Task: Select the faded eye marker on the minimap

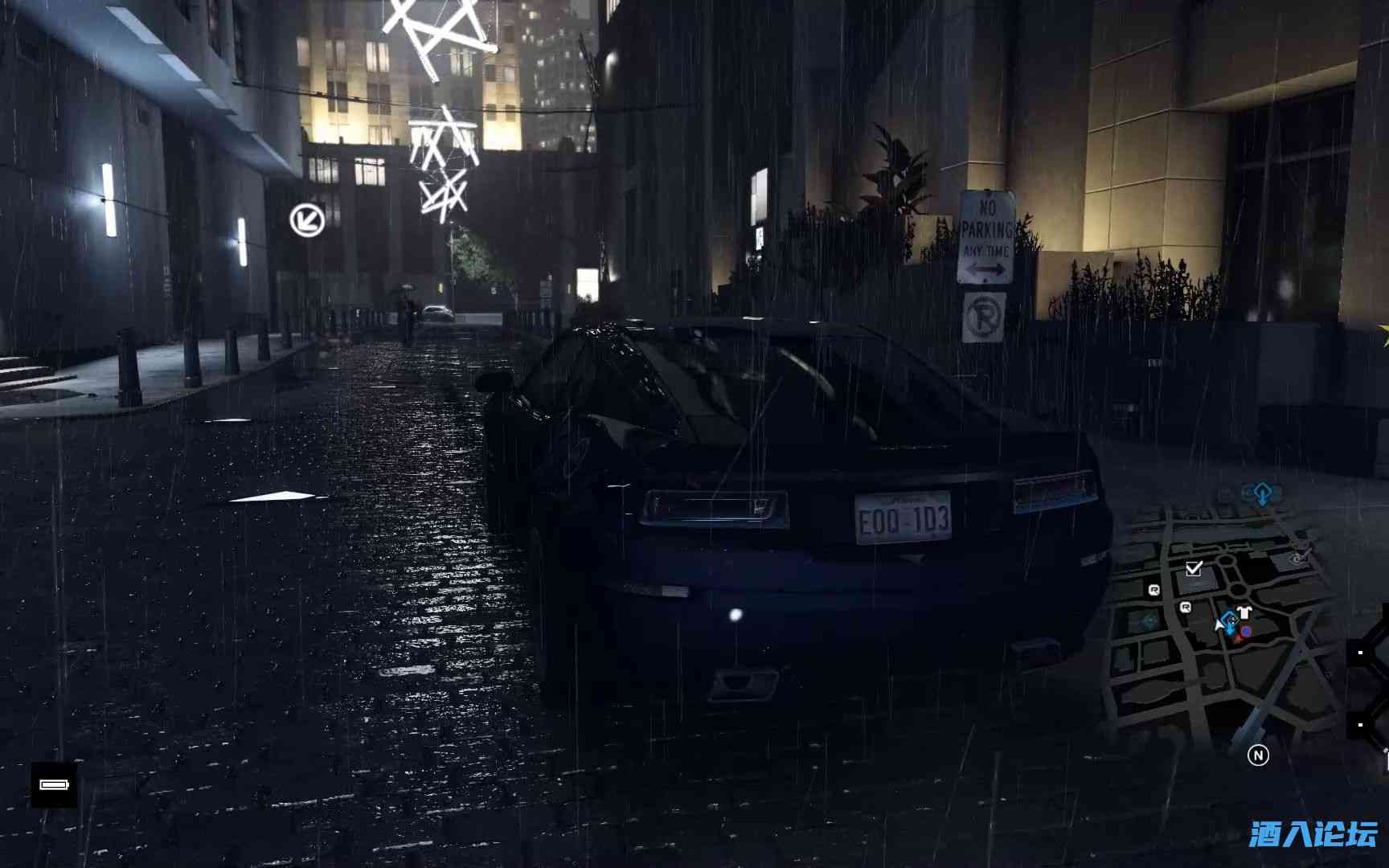Action: (x=1299, y=559)
